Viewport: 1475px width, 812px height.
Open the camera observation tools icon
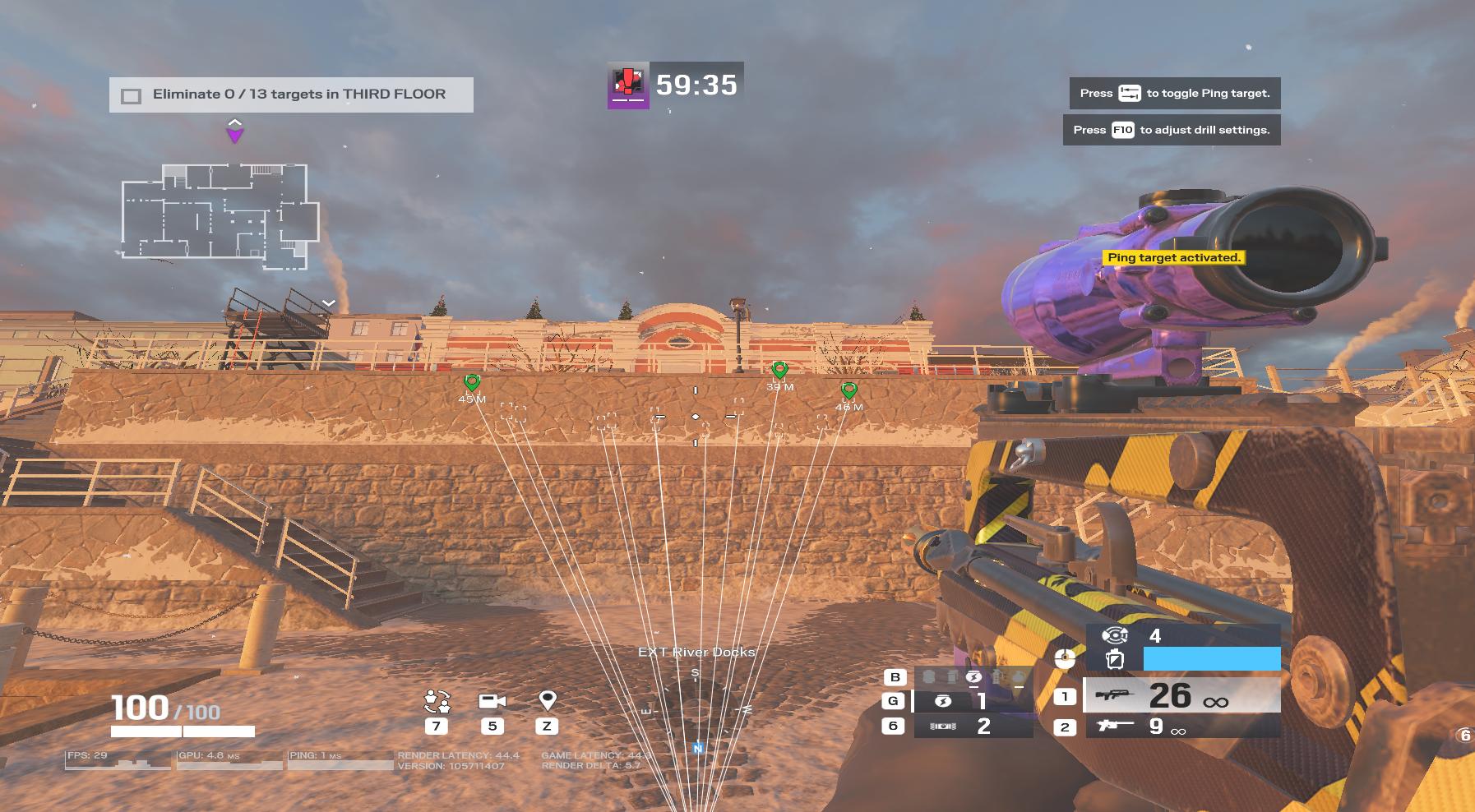(x=492, y=701)
